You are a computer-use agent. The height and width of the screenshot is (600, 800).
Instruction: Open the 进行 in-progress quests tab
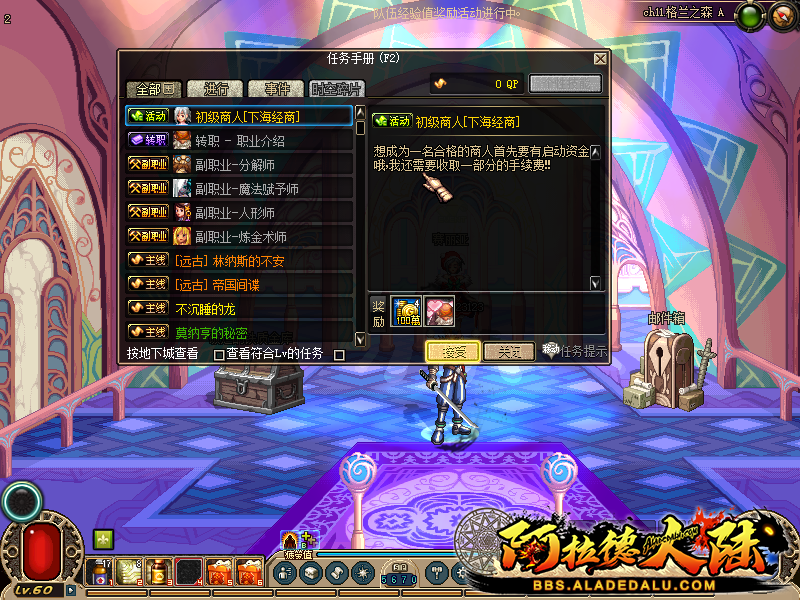click(x=214, y=88)
